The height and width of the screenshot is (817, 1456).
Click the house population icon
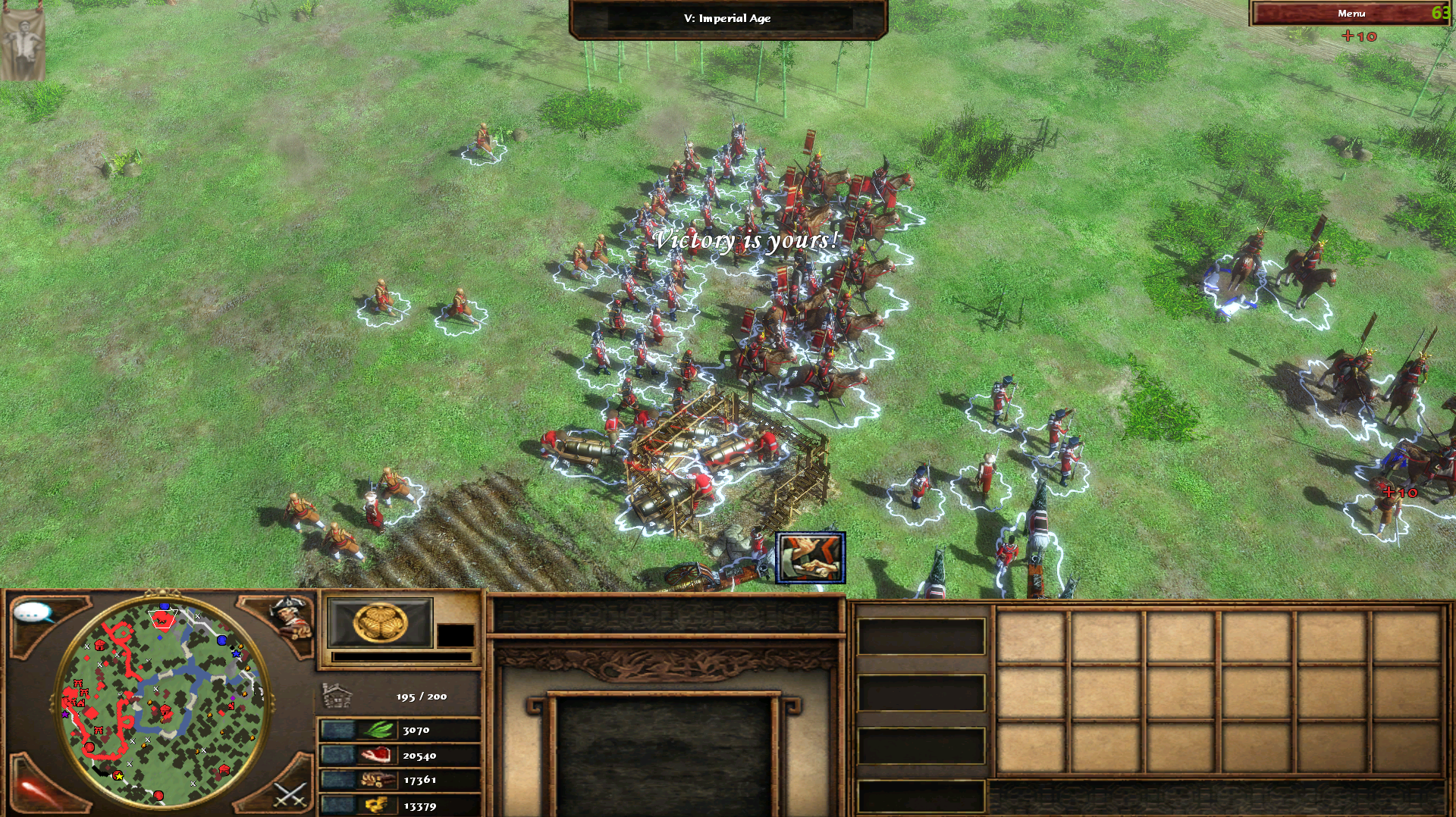337,696
